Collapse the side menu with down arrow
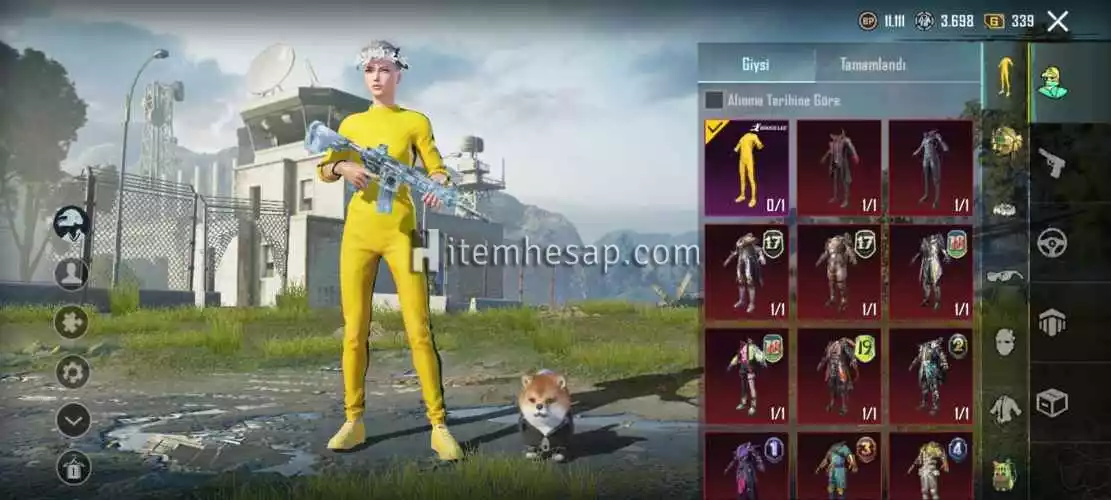Image resolution: width=1111 pixels, height=500 pixels. (72, 420)
